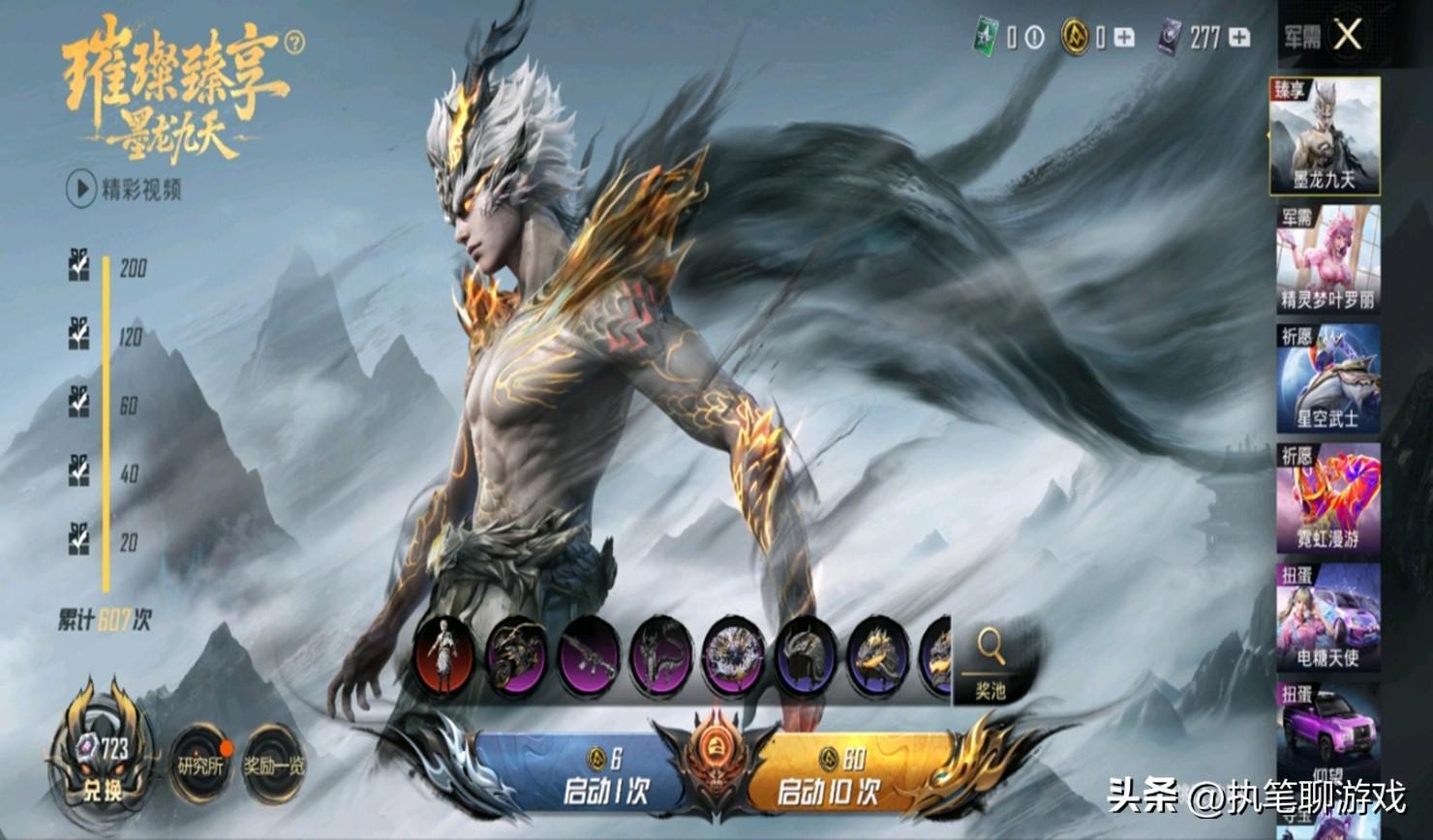Open the 研究所 lab button
Viewport: 1433px width, 840px height.
pos(200,765)
